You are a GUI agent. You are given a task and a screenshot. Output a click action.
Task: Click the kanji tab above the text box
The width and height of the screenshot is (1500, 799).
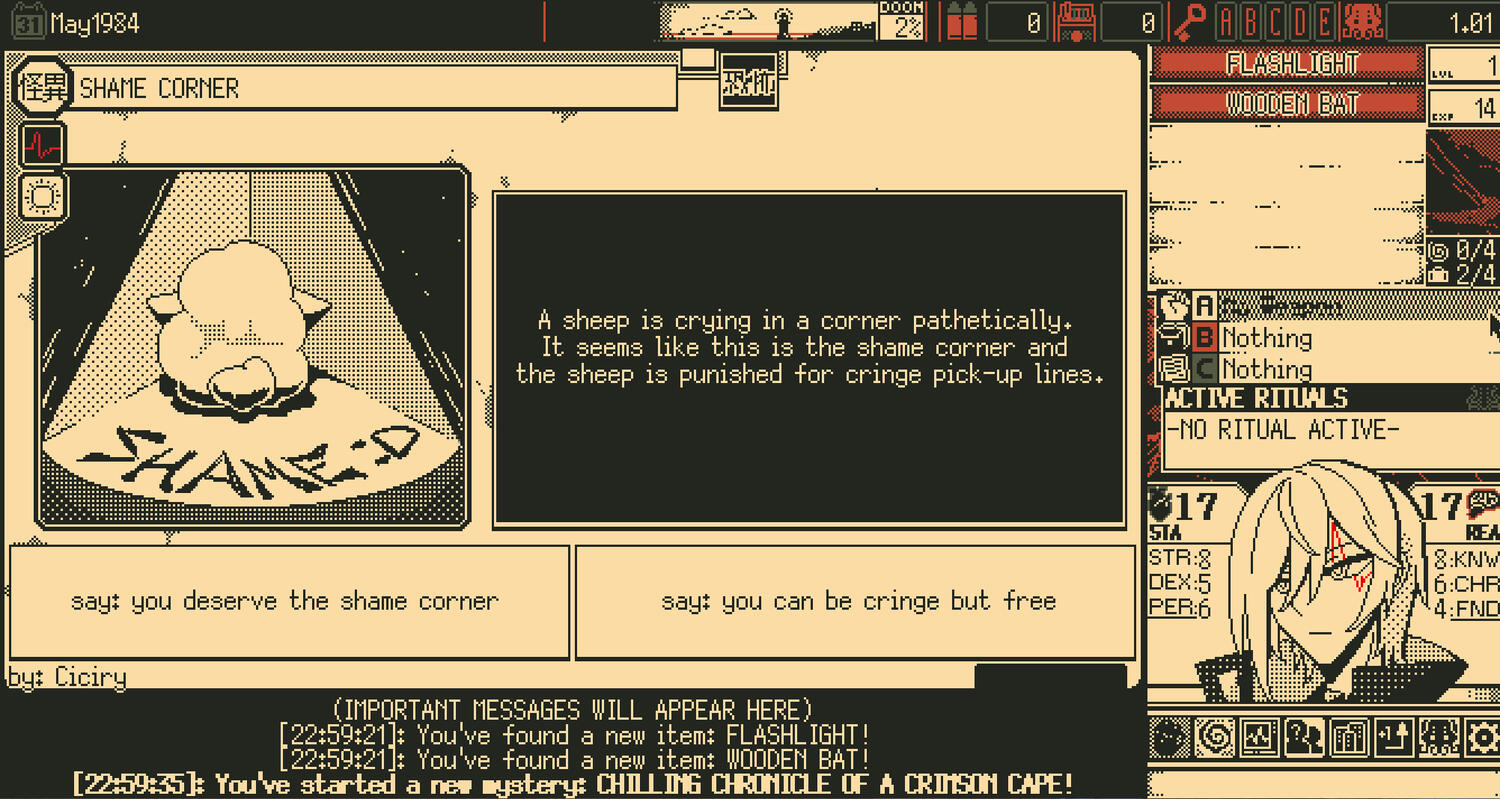coord(747,82)
